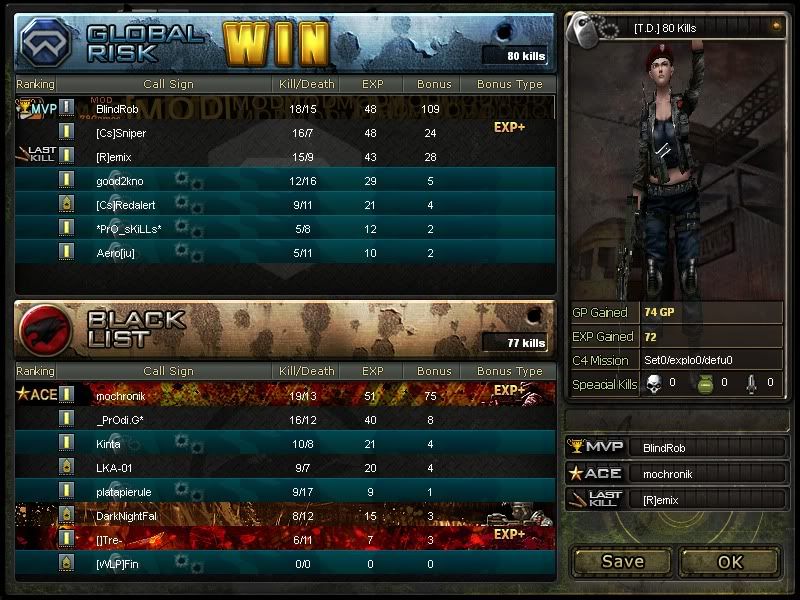
Task: Select BlindRob's row in Global Risk list
Action: [x=285, y=108]
